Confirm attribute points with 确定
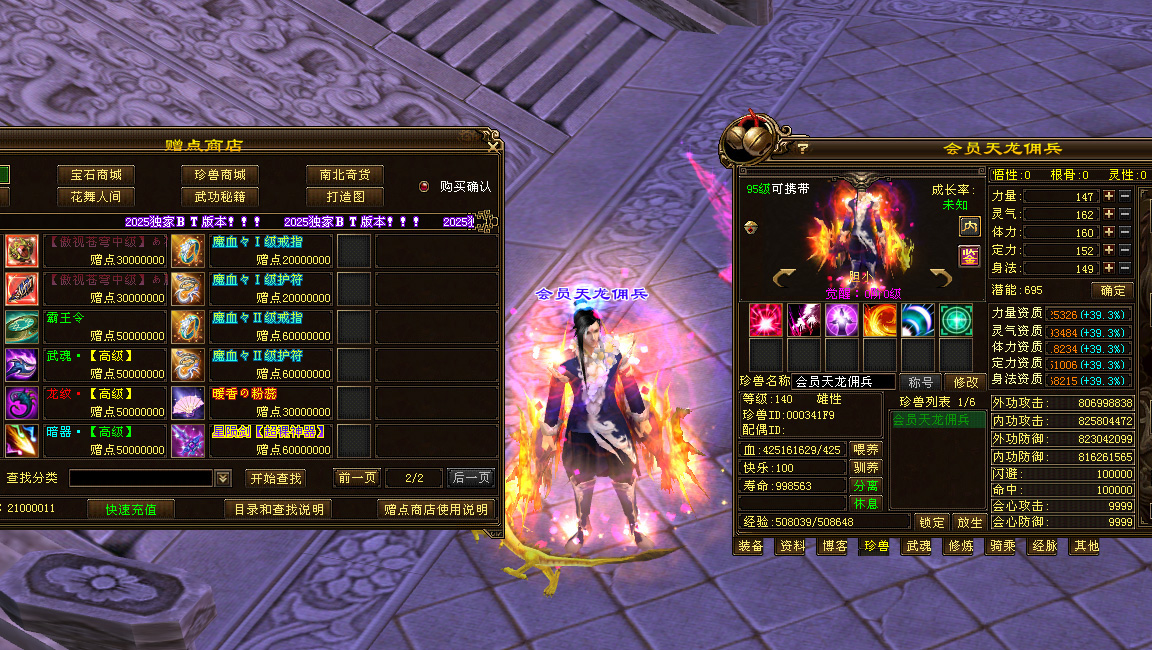This screenshot has width=1152, height=650. pos(1112,291)
